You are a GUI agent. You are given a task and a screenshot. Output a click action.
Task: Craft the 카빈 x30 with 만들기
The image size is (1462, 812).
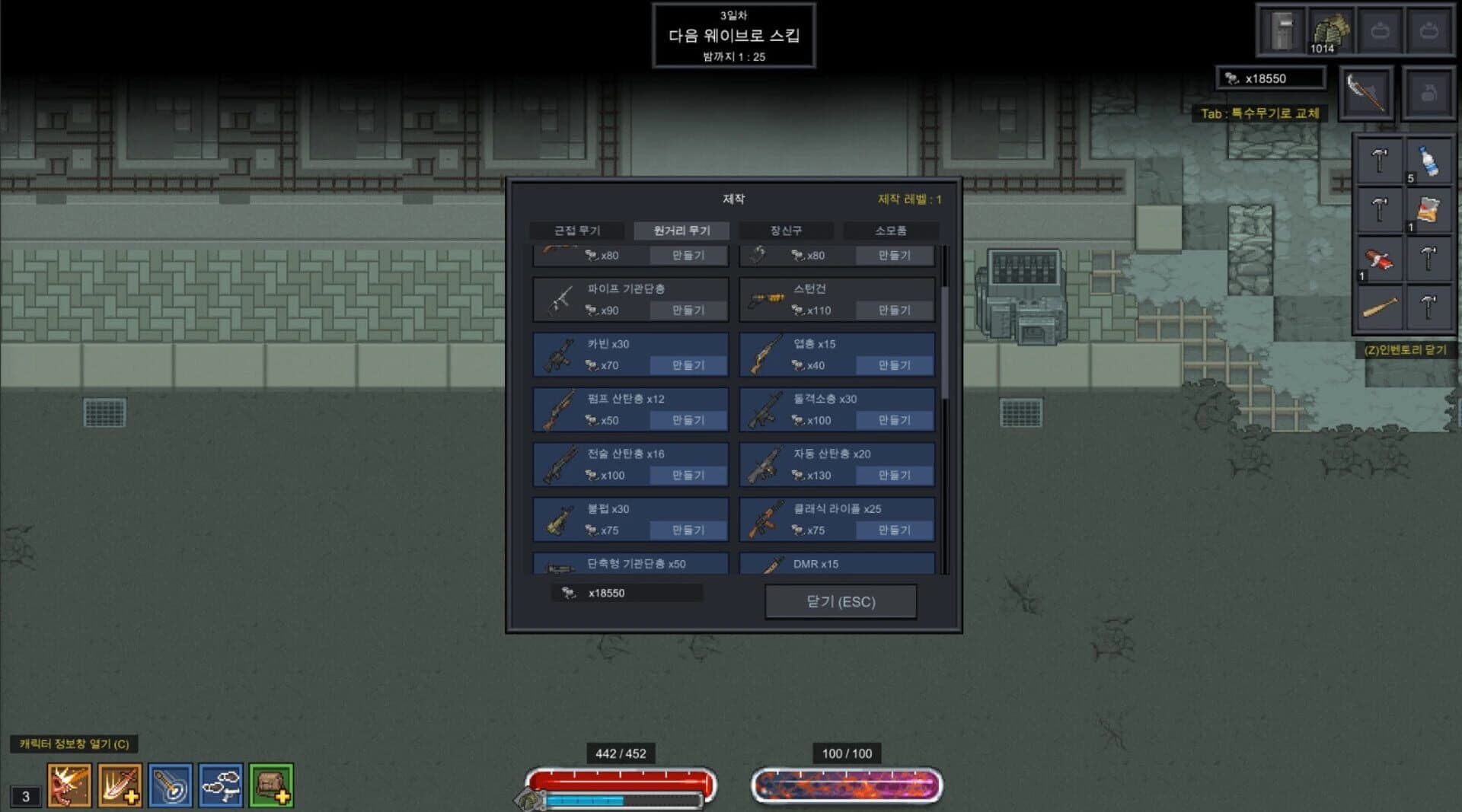pyautogui.click(x=688, y=365)
